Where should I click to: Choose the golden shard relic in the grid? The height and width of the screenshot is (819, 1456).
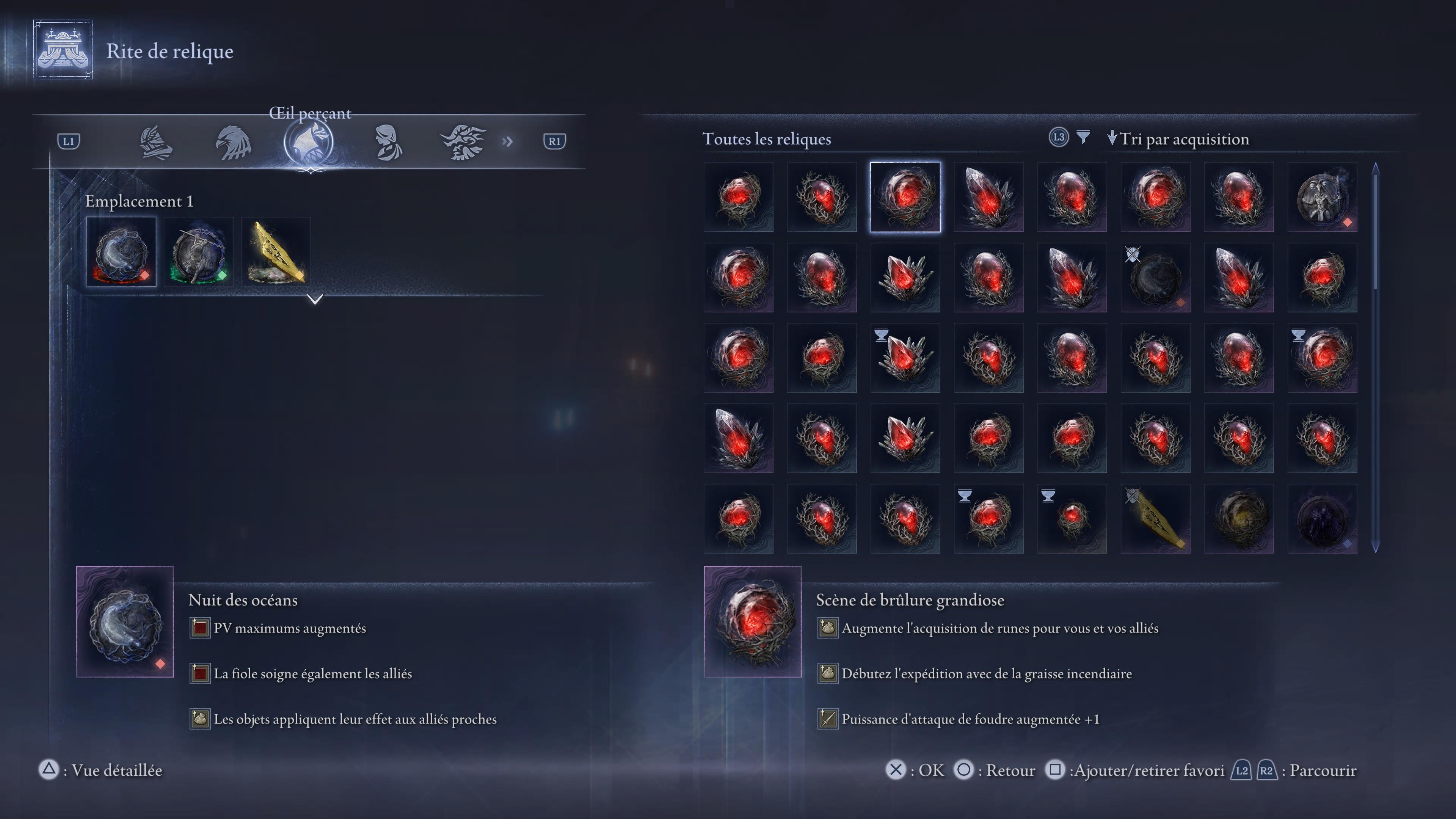pos(1155,518)
